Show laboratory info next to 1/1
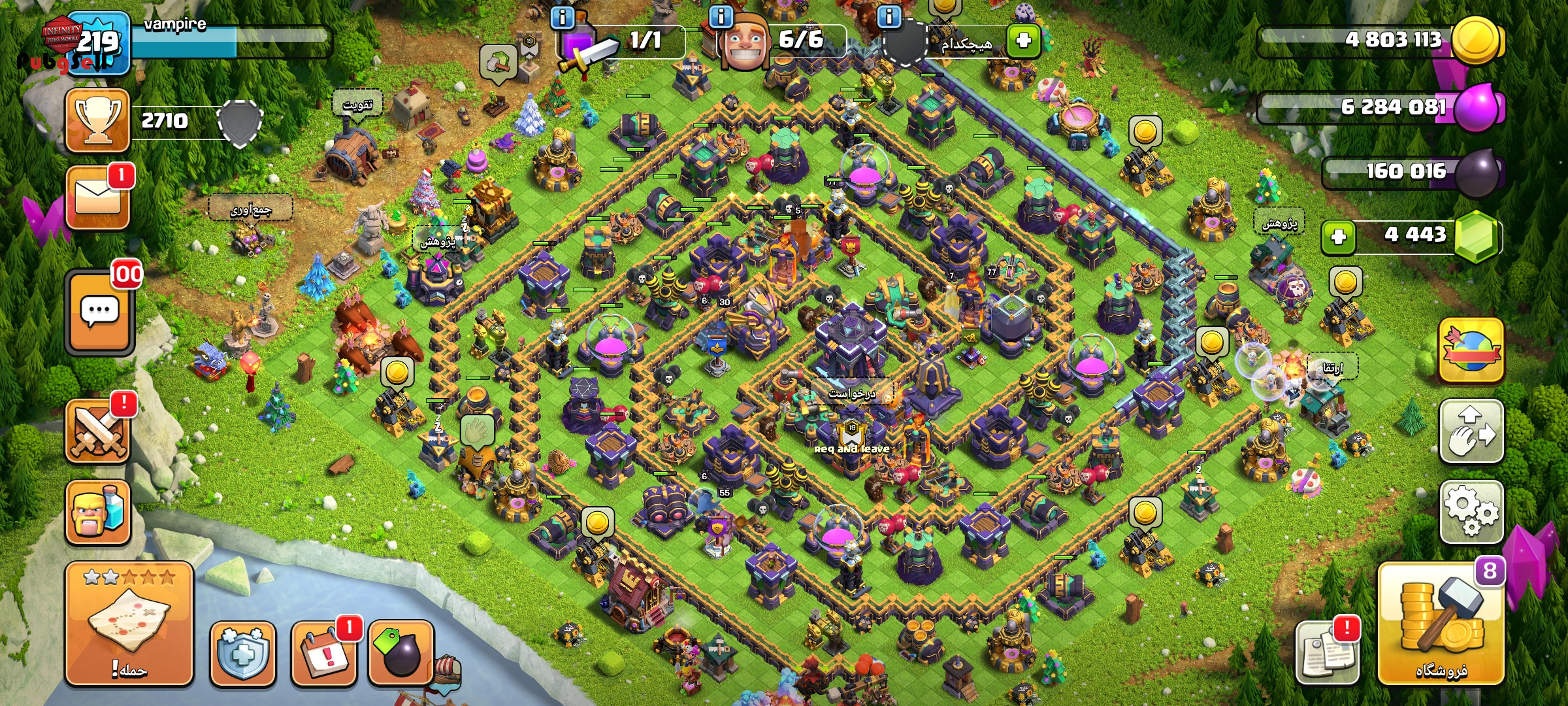The height and width of the screenshot is (706, 1568). pos(563,17)
